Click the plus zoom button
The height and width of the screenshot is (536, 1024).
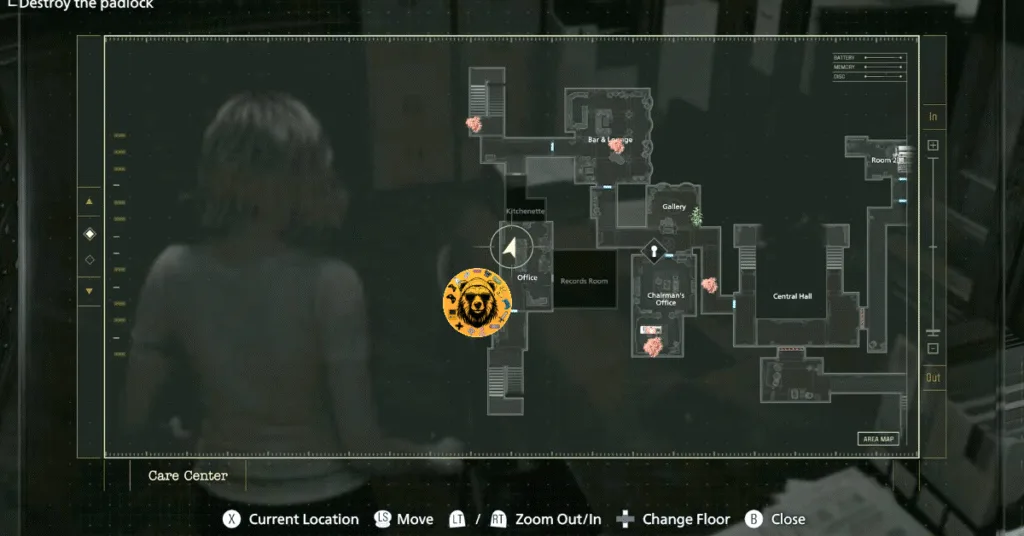pyautogui.click(x=933, y=146)
